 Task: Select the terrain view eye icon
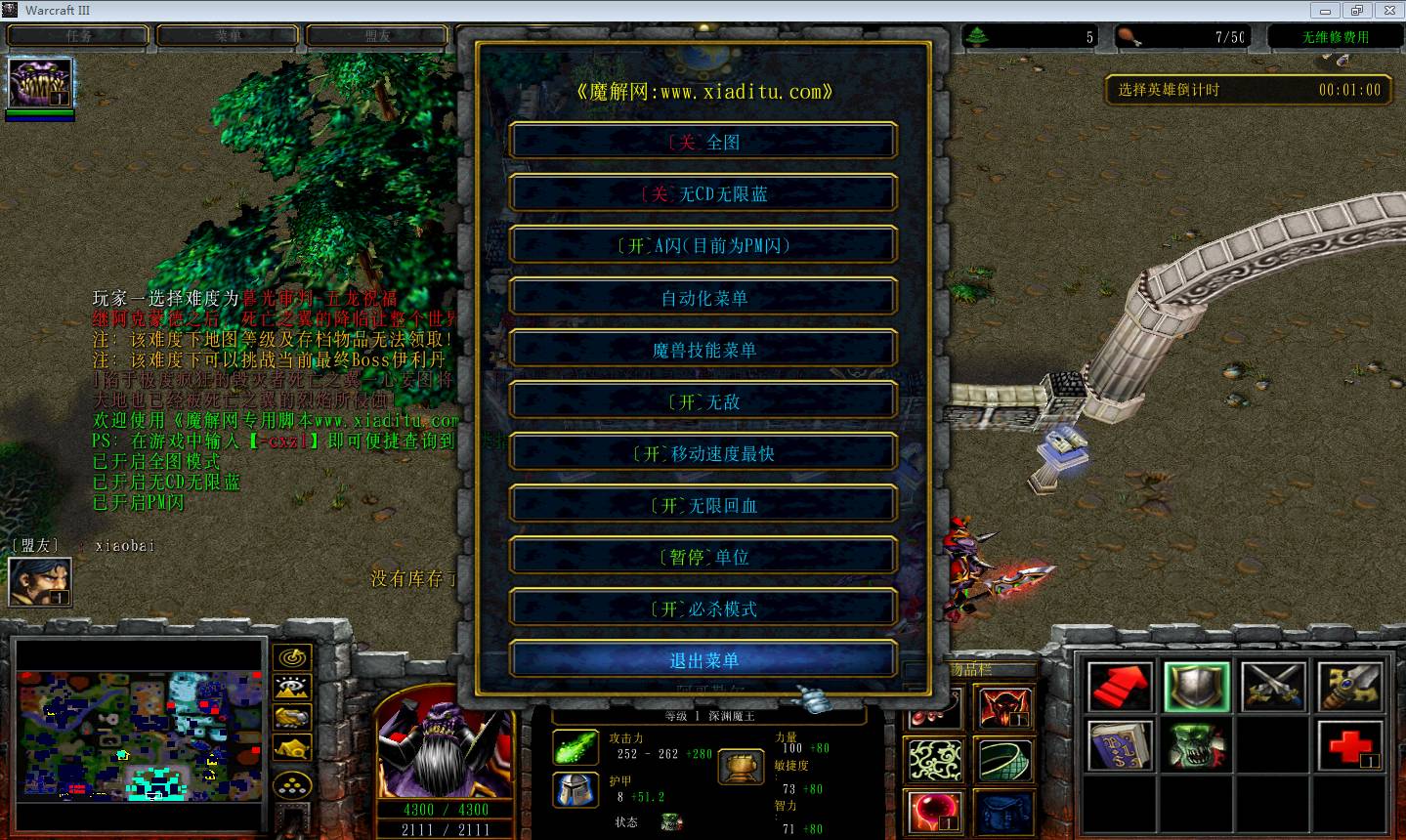click(x=291, y=687)
